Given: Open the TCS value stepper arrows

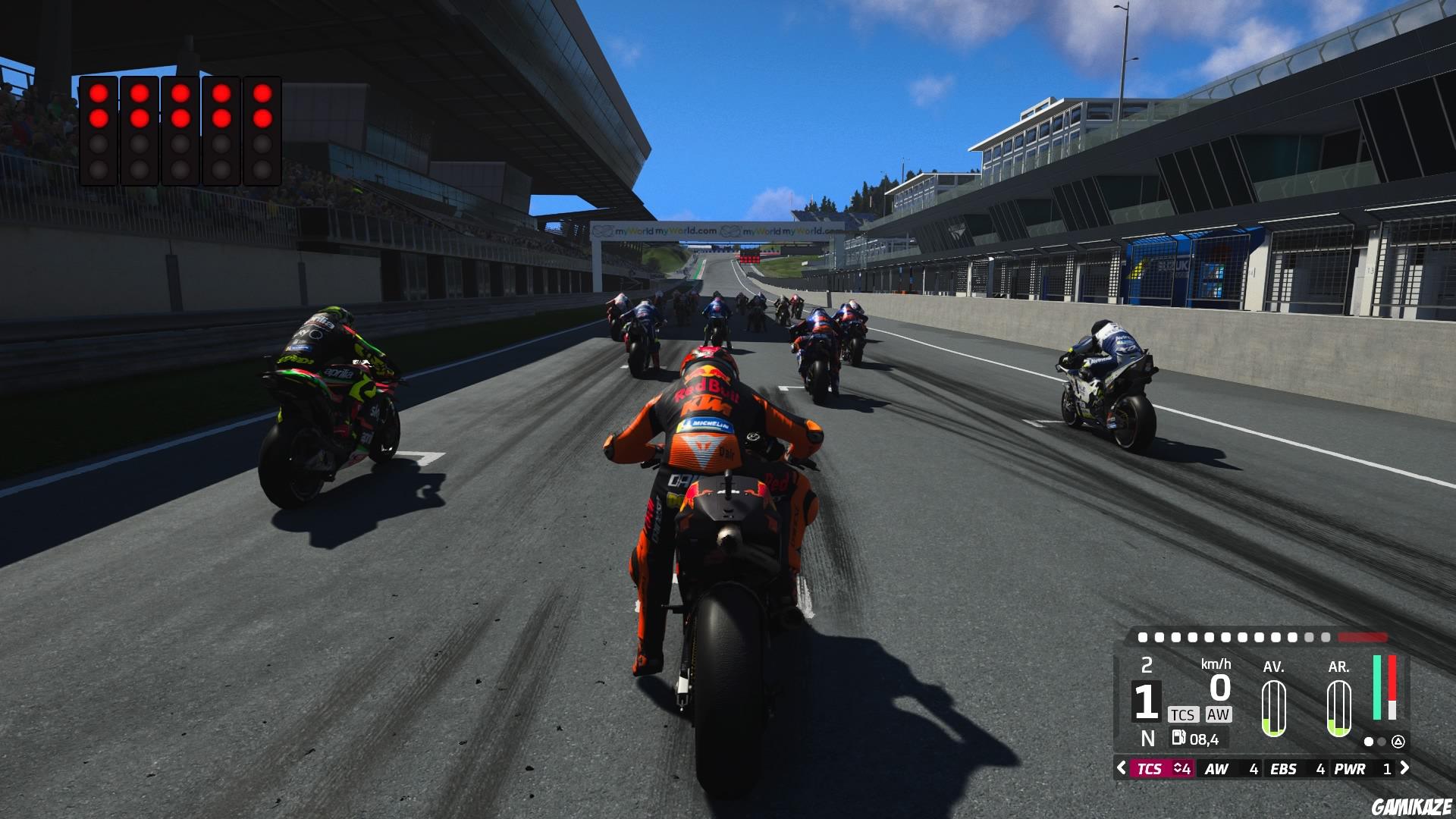Looking at the screenshot, I should tap(1177, 768).
